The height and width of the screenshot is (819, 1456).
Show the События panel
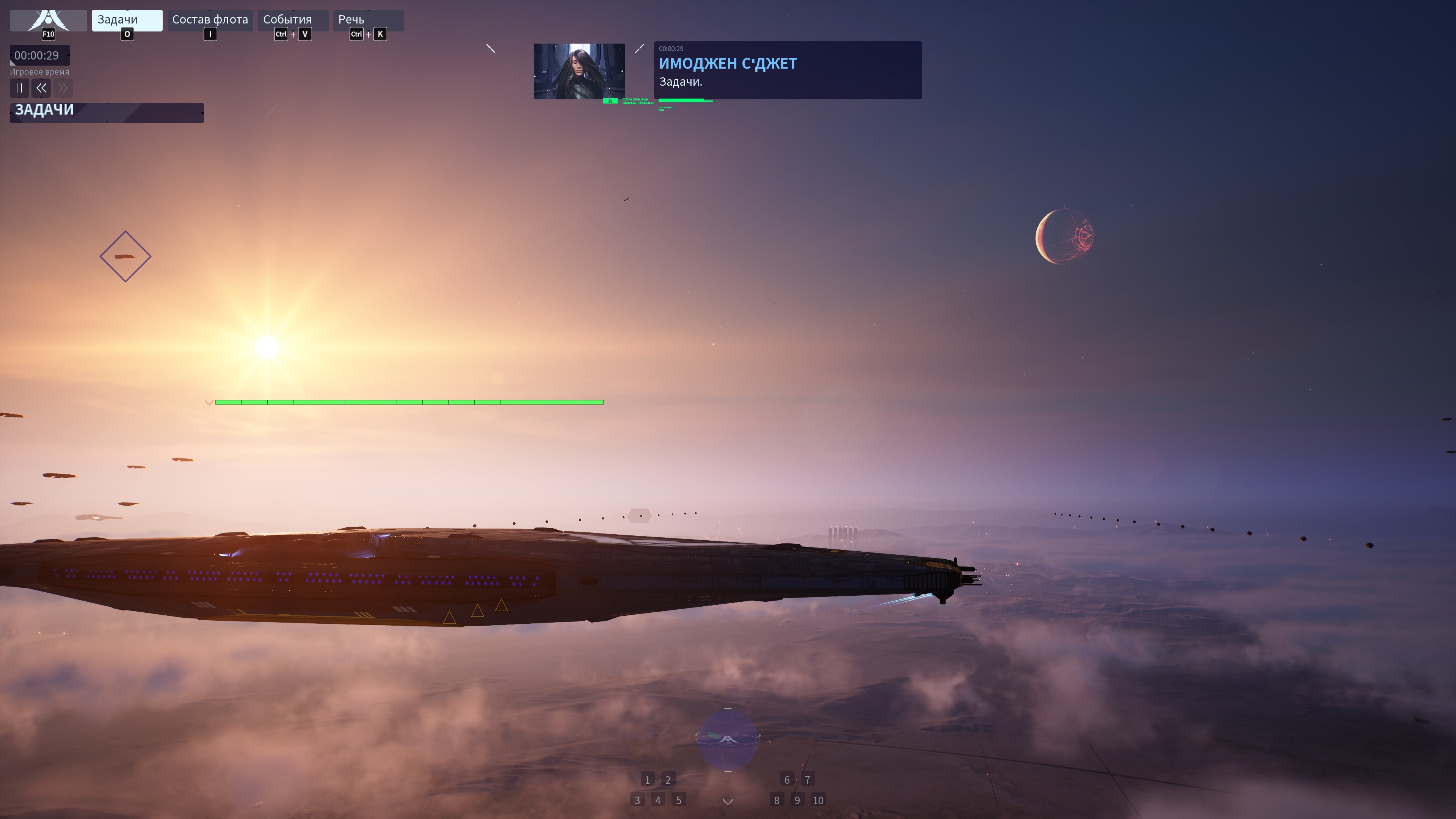pos(292,20)
